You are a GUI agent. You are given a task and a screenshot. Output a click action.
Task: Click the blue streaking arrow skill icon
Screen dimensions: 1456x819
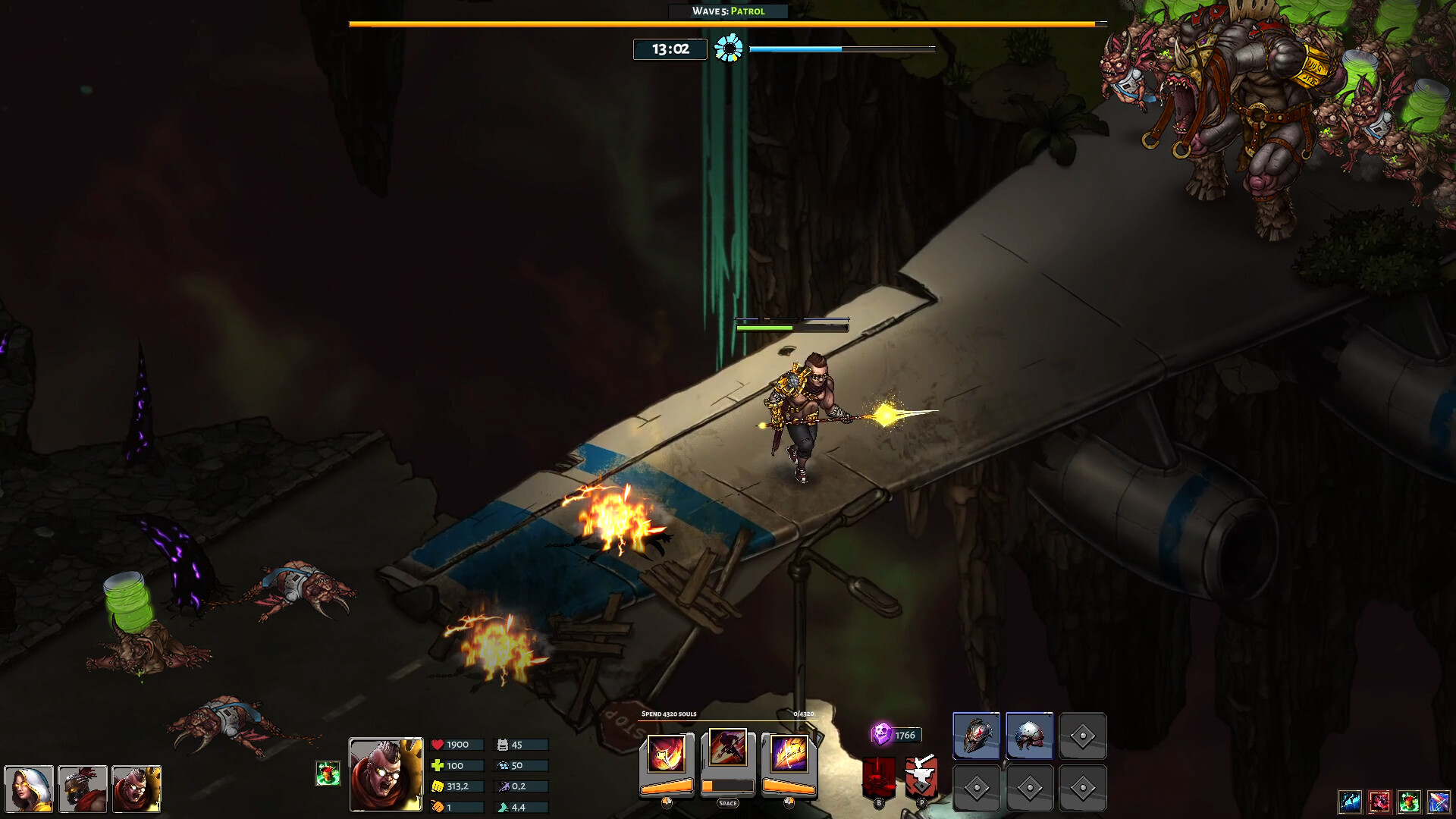click(1439, 801)
